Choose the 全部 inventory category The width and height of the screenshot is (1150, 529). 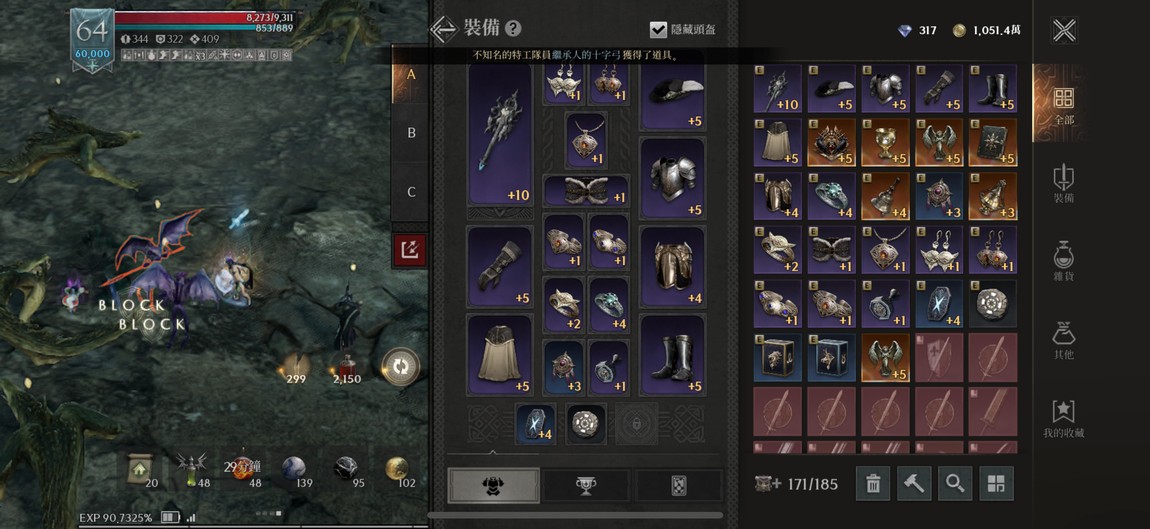click(1063, 104)
